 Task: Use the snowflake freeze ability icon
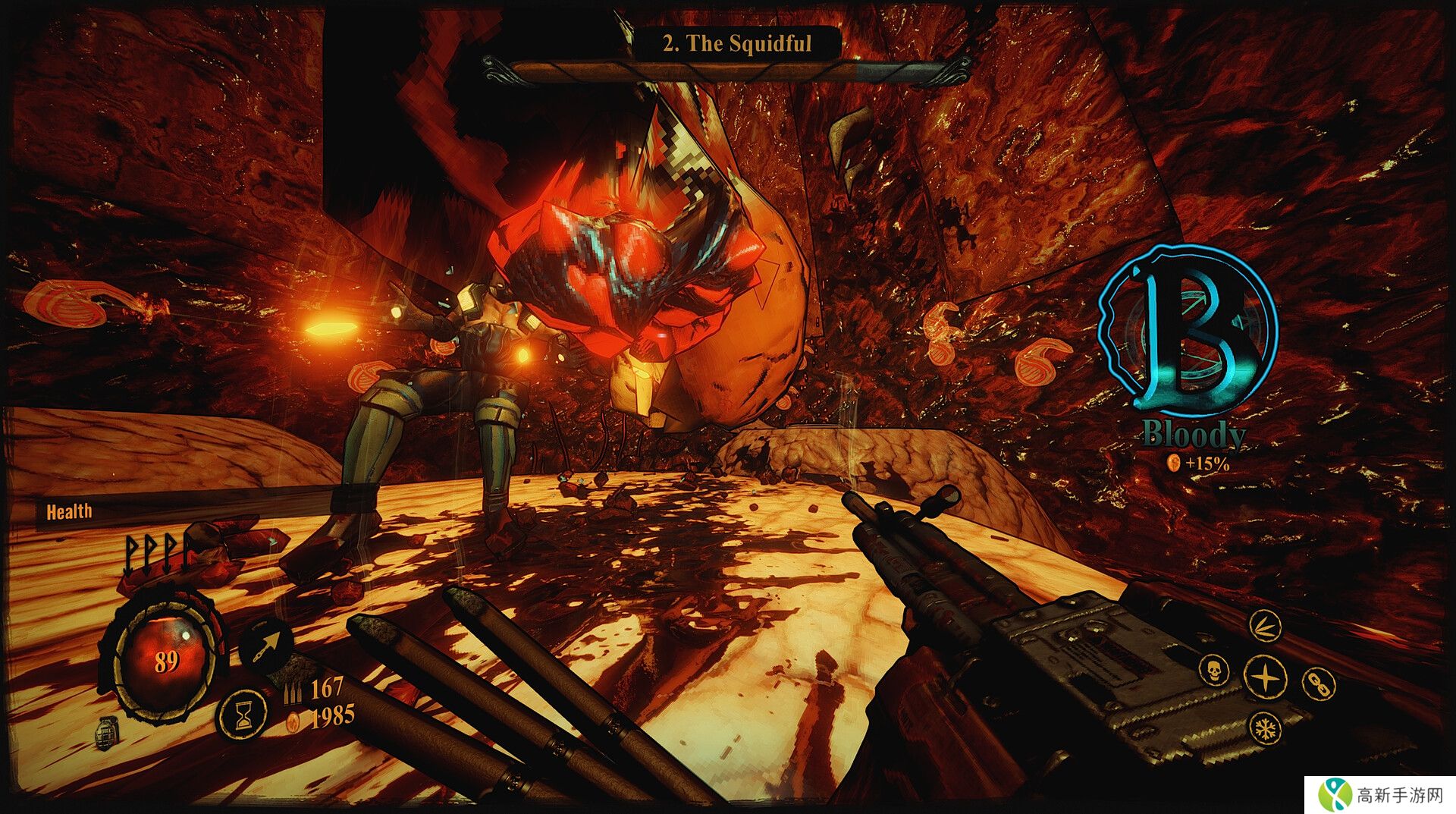1266,729
